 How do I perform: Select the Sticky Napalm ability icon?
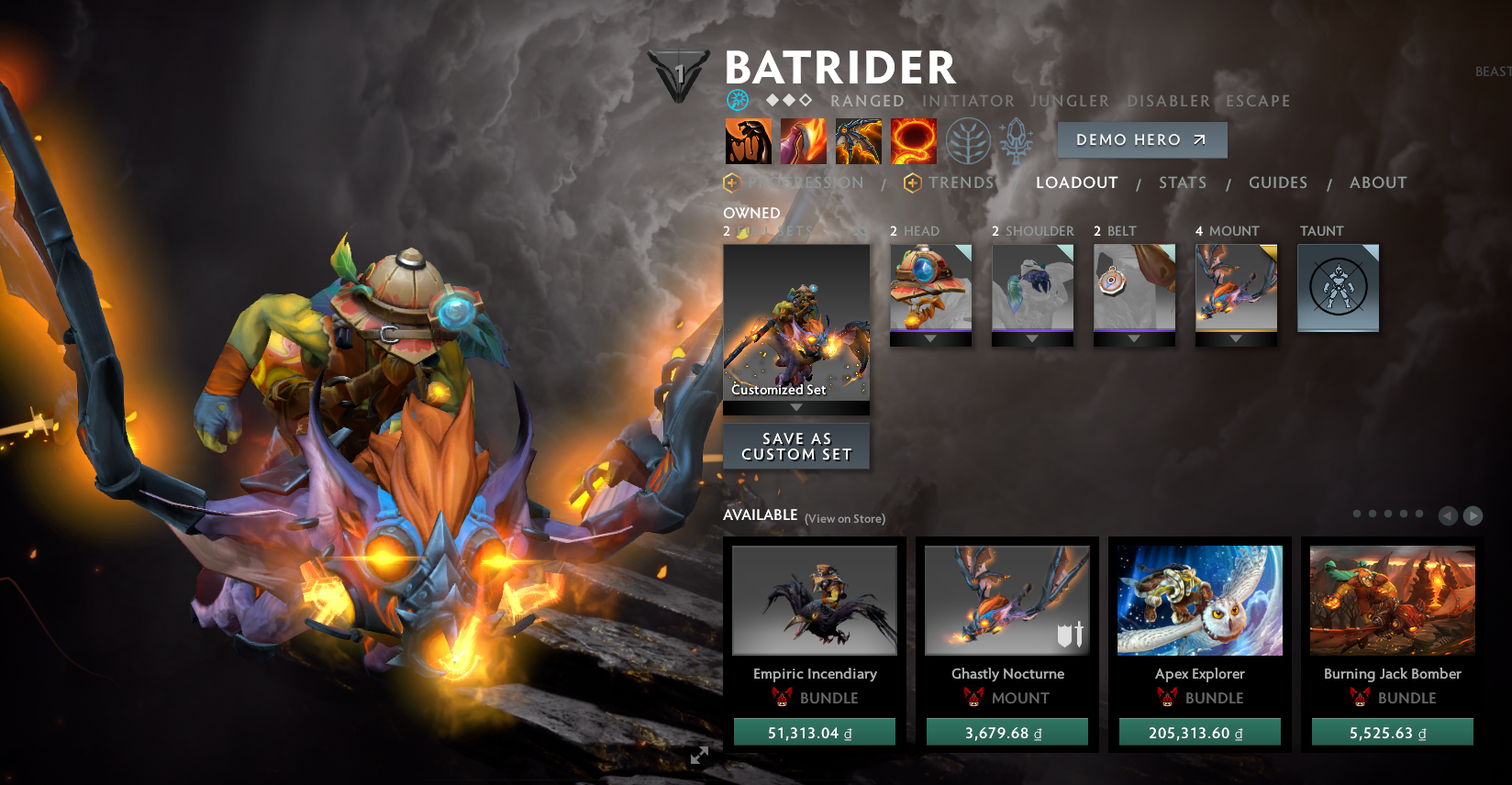tap(748, 140)
